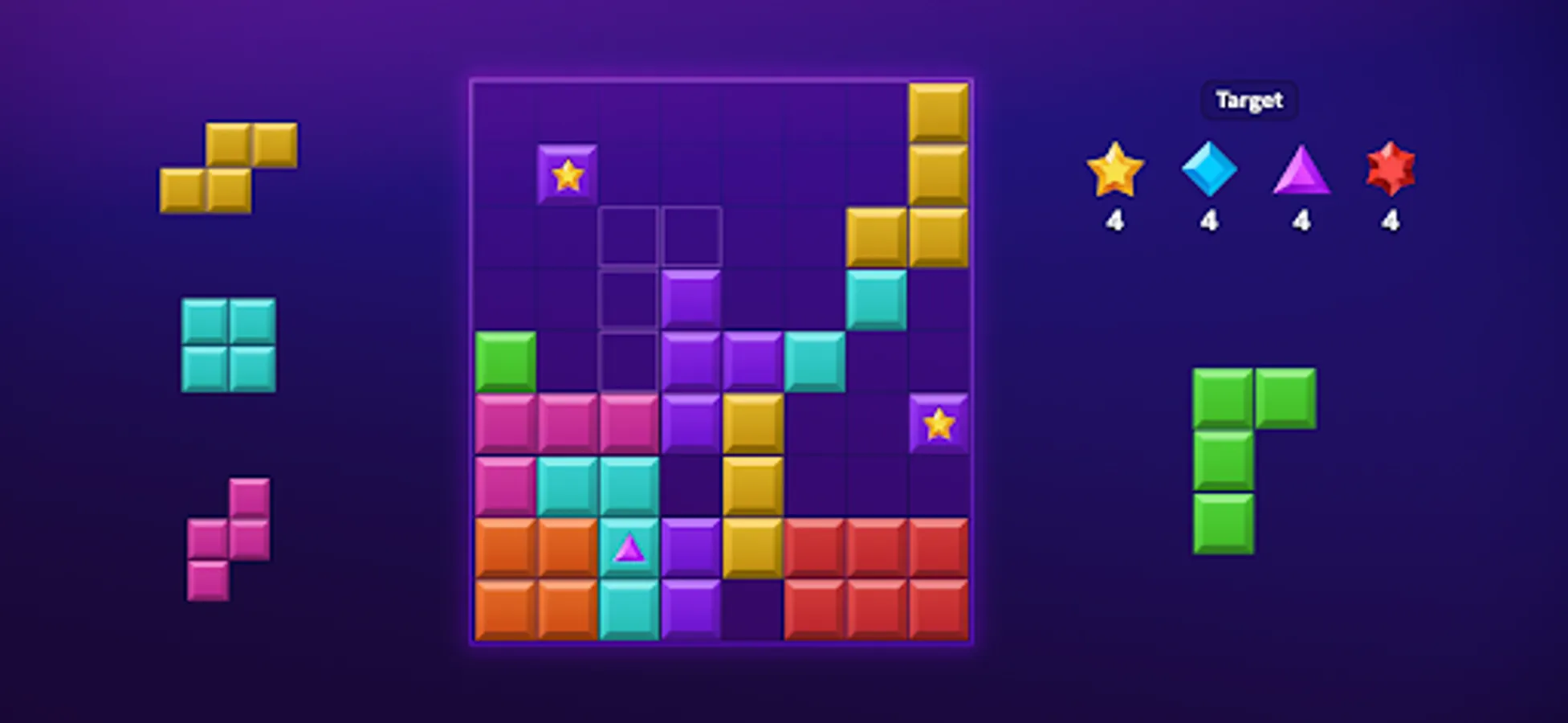This screenshot has height=723, width=1568.
Task: Select the purple triangle target icon
Action: tap(1301, 173)
